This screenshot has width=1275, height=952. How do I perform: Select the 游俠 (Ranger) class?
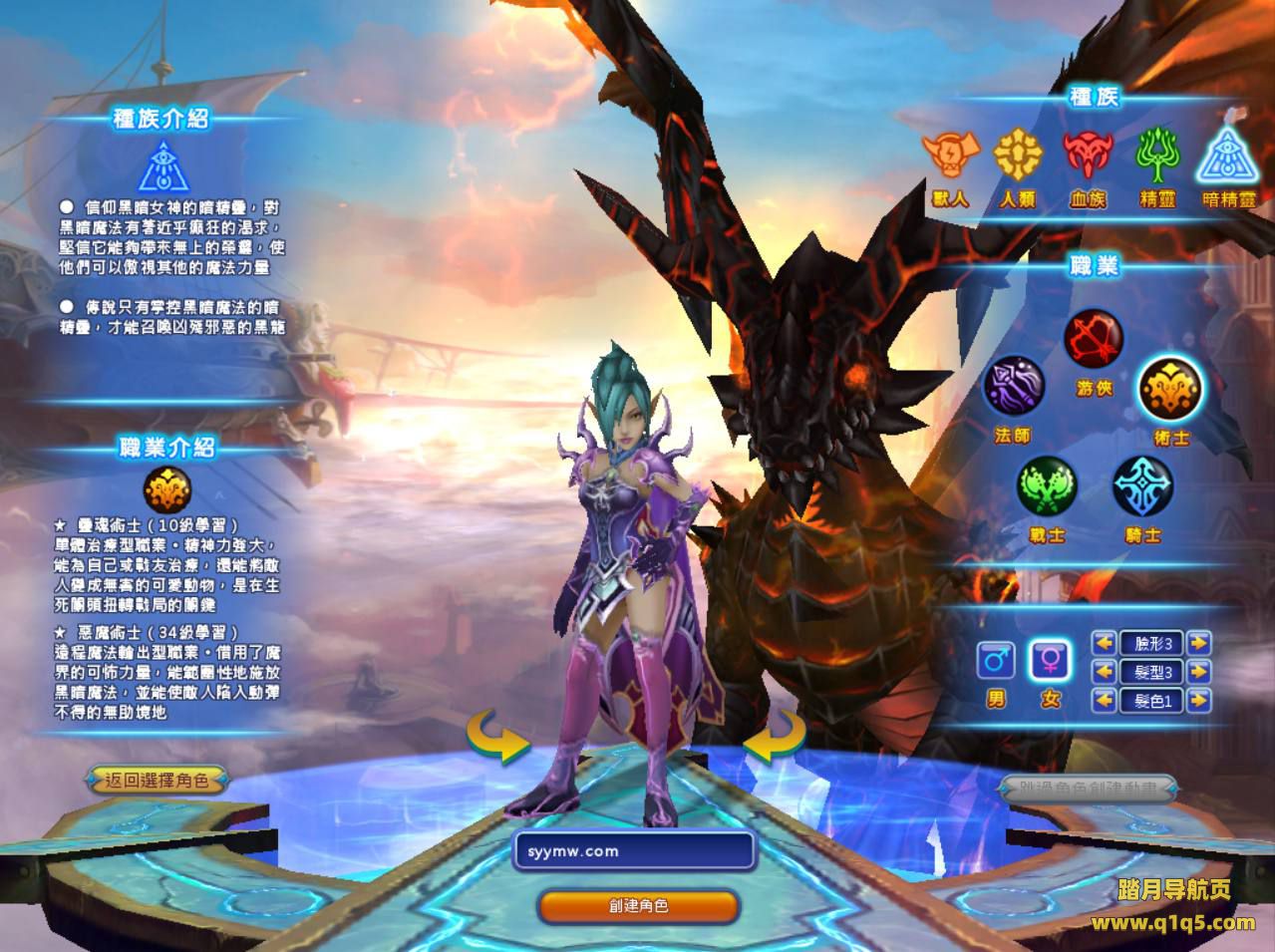1094,341
